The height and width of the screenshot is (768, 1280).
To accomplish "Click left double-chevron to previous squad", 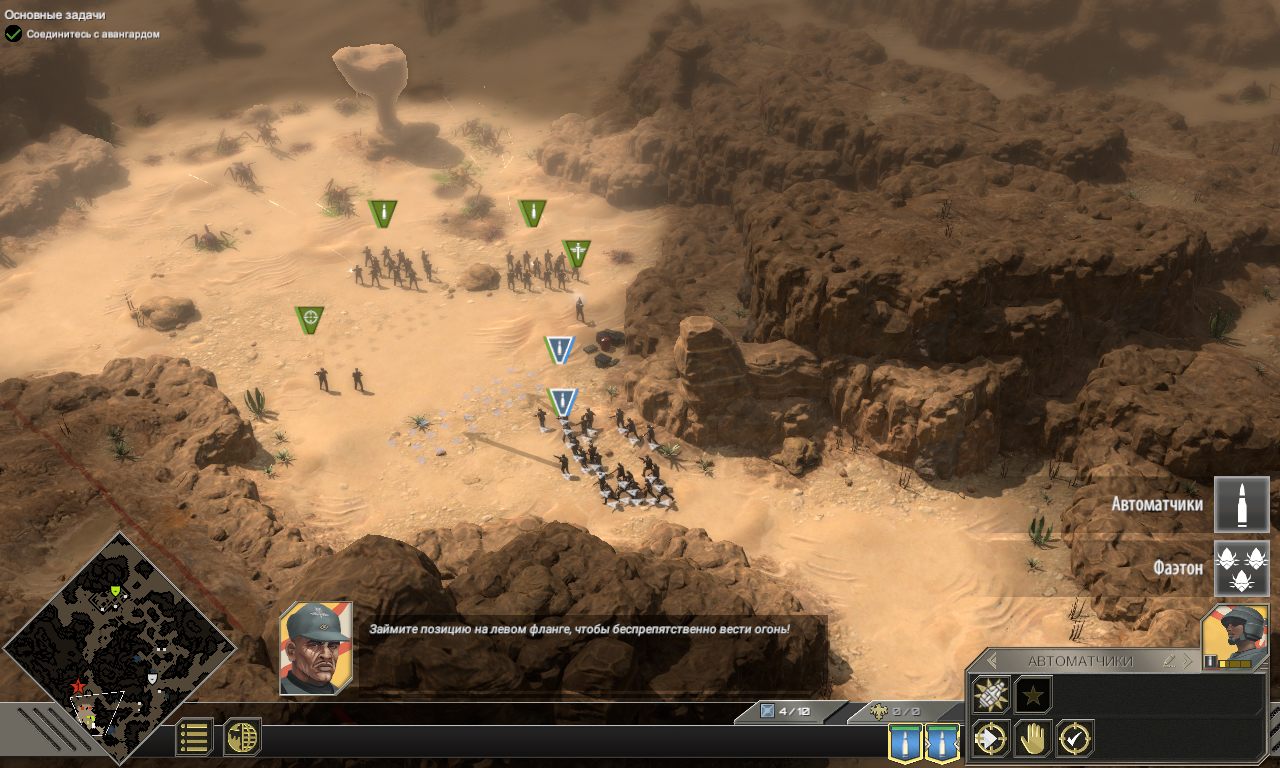I will pyautogui.click(x=991, y=660).
